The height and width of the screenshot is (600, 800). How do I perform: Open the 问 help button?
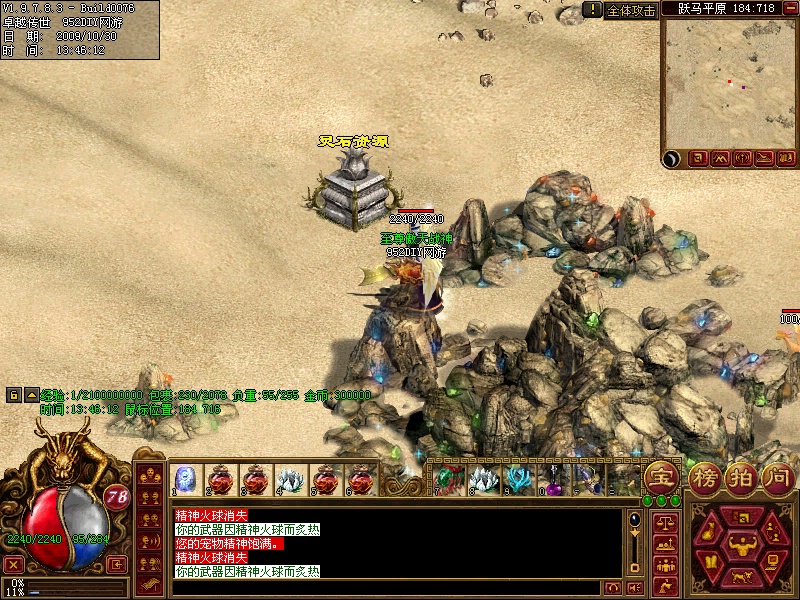775,477
